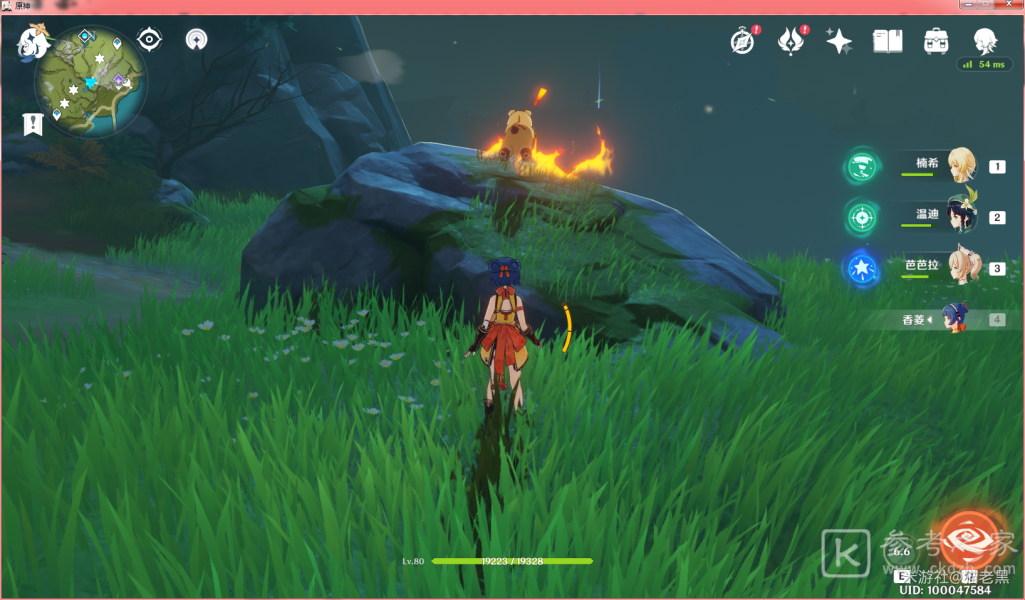The width and height of the screenshot is (1025, 600).
Task: Open the backpack inventory
Action: pyautogui.click(x=936, y=41)
